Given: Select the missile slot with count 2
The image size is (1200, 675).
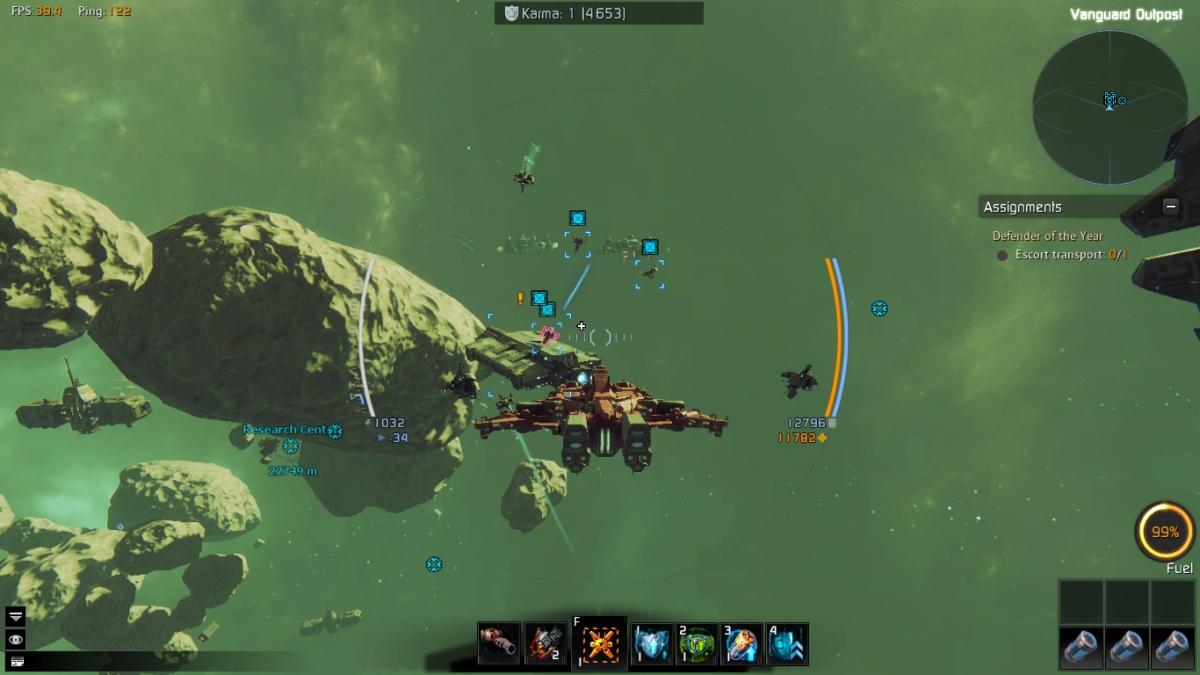Looking at the screenshot, I should (545, 643).
